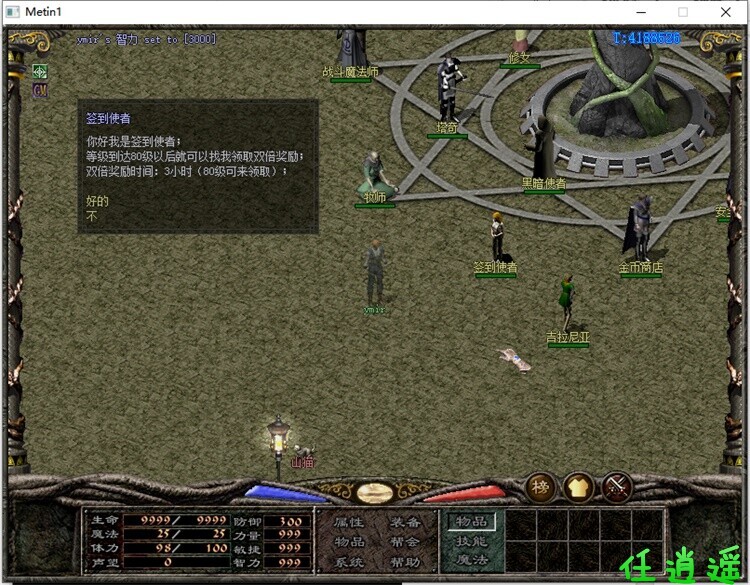
Task: Click the round 榜 ranking button
Action: coord(541,487)
